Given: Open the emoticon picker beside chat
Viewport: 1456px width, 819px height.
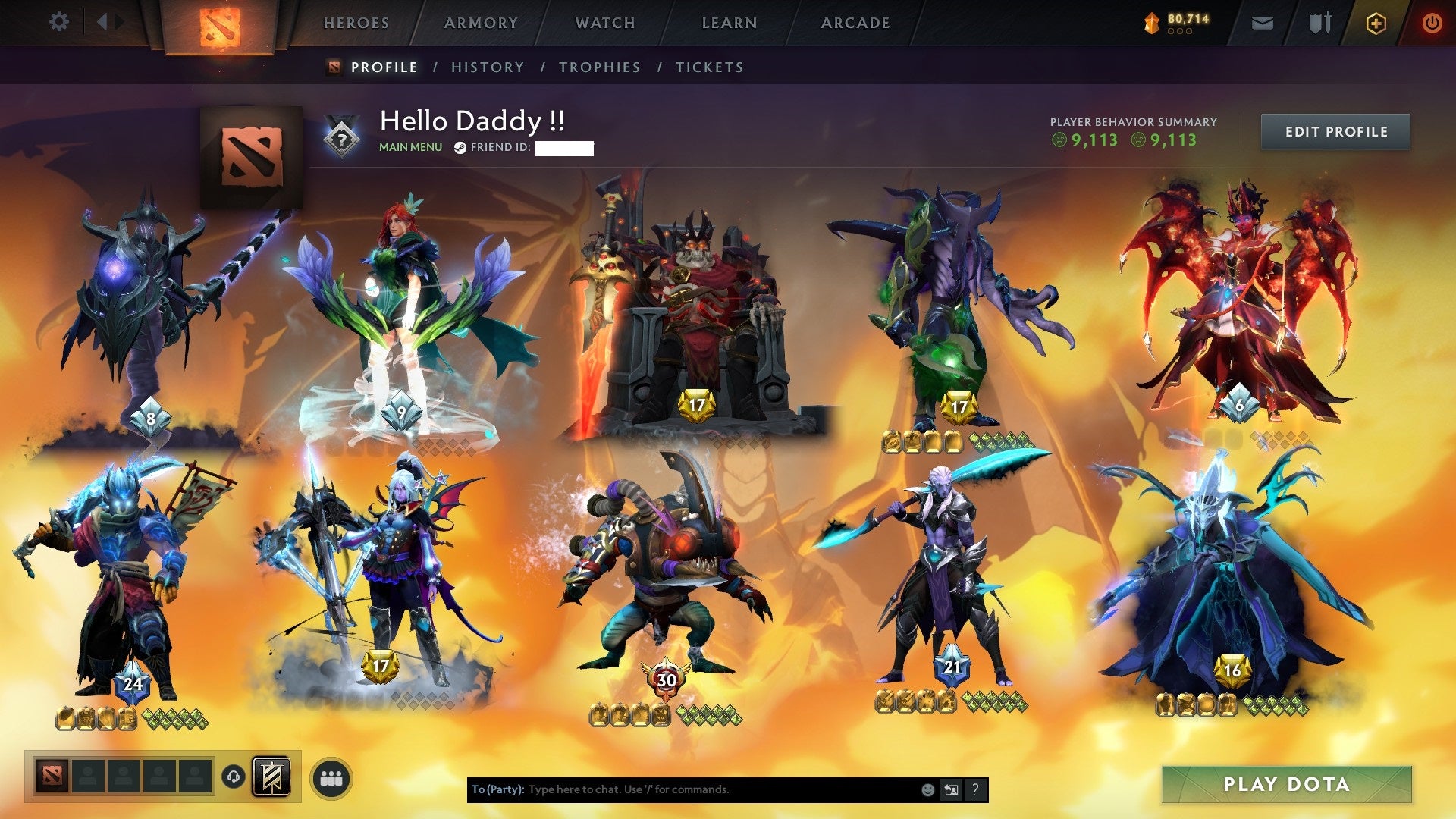Looking at the screenshot, I should pos(927,789).
